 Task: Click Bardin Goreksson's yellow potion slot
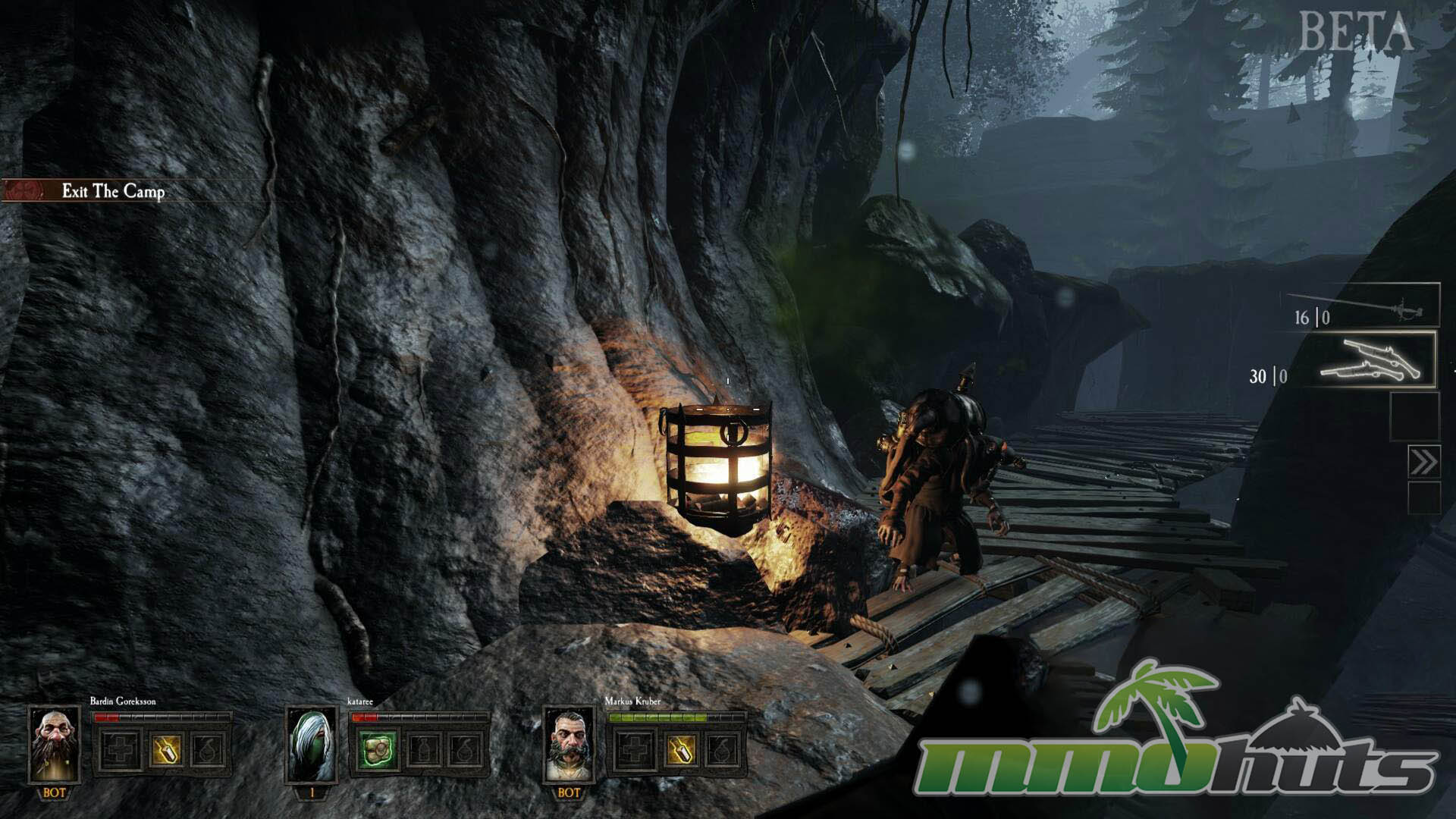[x=165, y=751]
